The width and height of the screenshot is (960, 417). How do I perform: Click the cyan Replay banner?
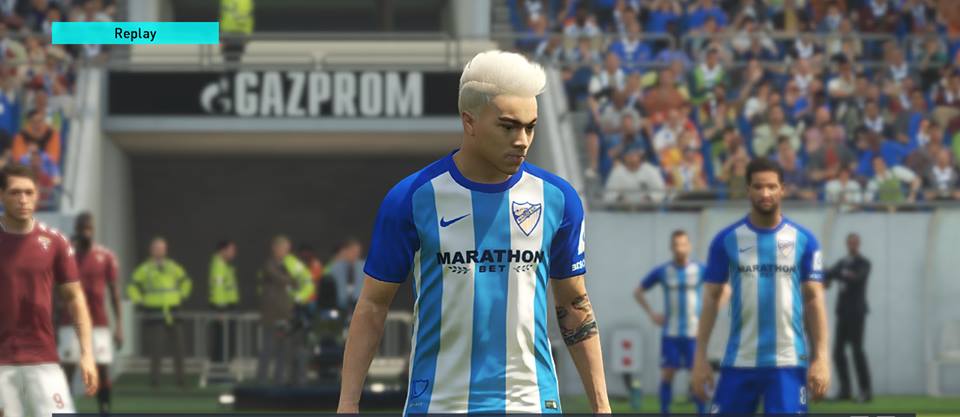click(135, 33)
